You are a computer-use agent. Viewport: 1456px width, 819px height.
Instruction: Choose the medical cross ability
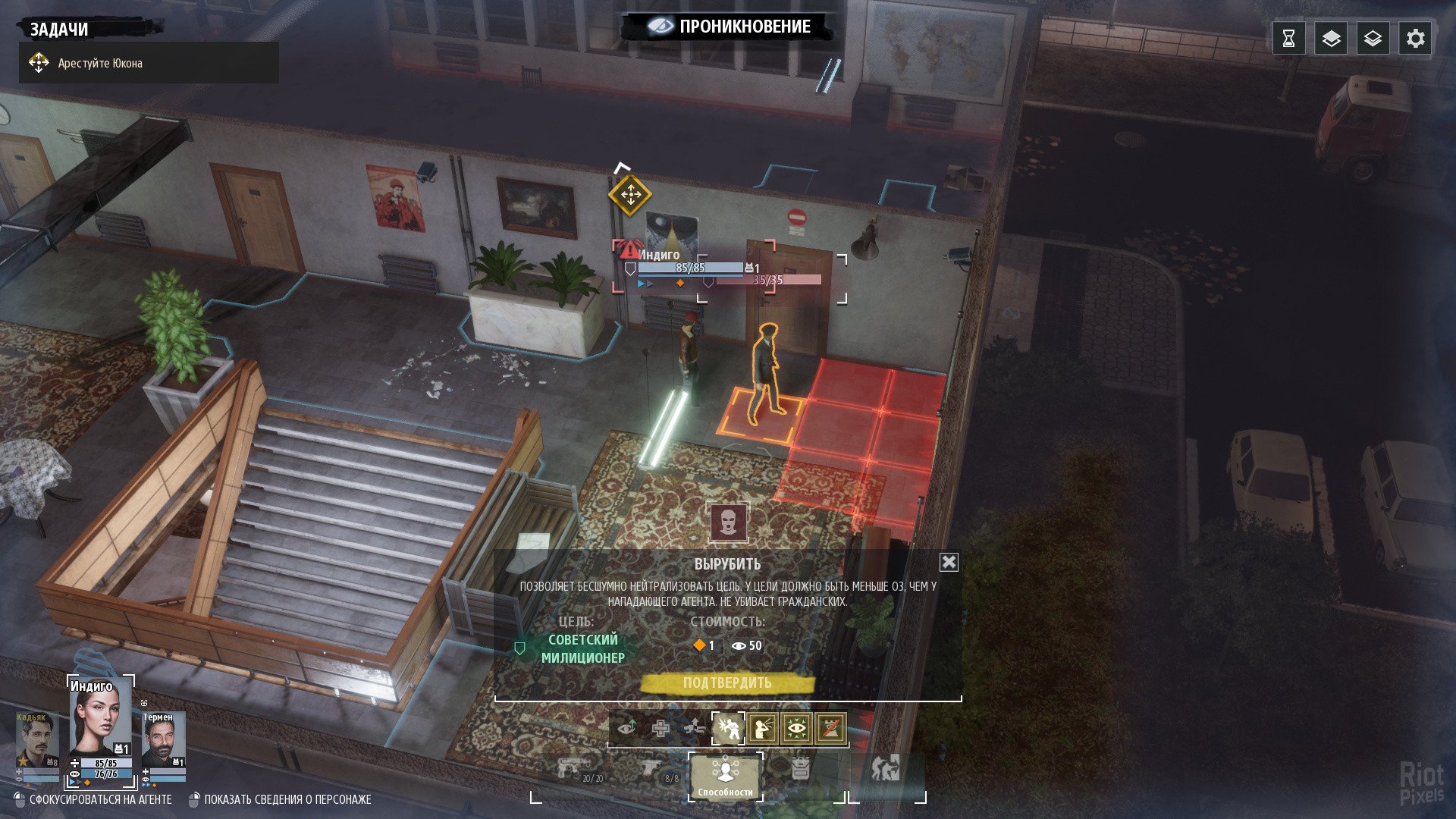pyautogui.click(x=661, y=729)
